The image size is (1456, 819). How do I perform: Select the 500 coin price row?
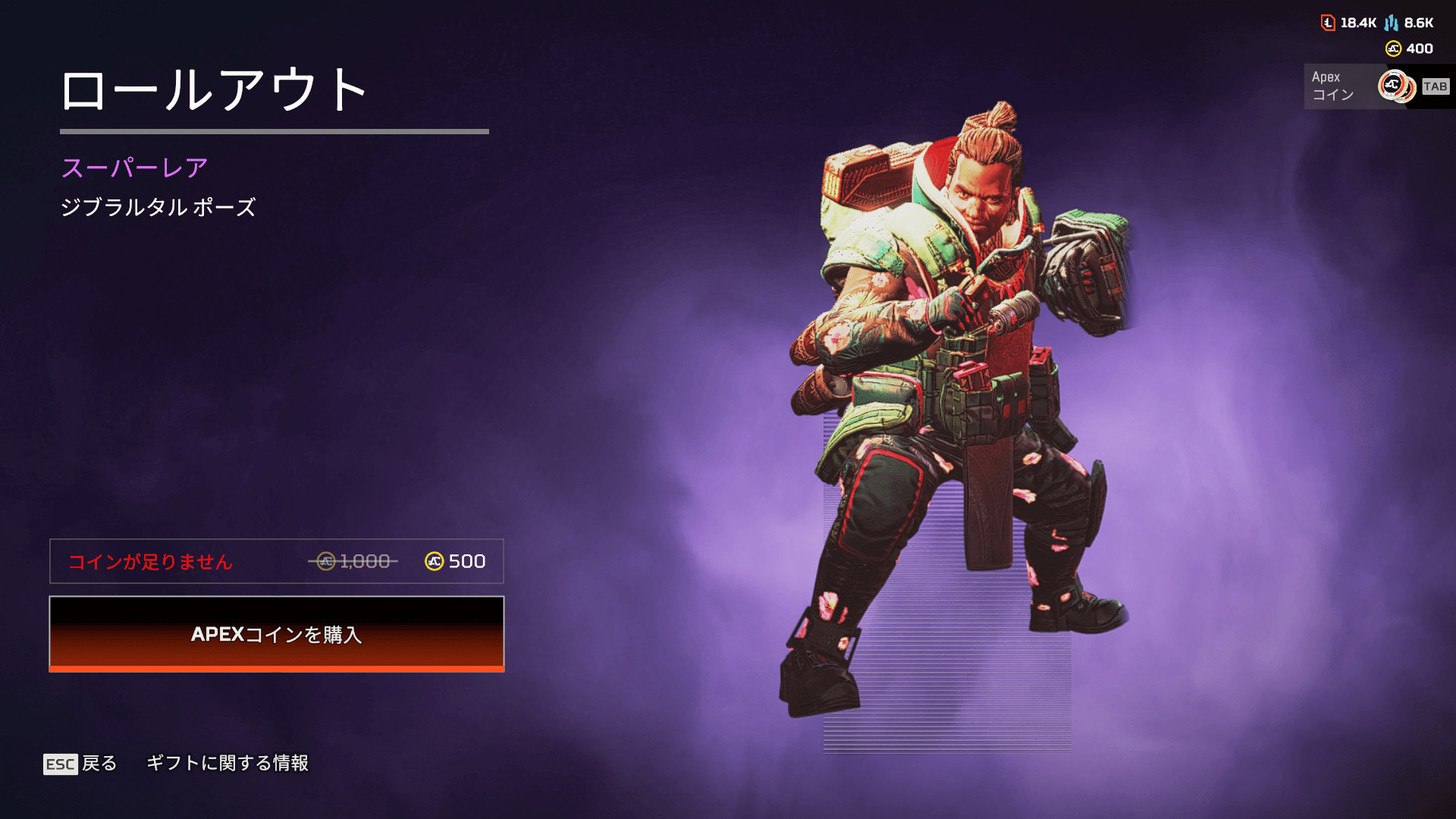click(276, 561)
